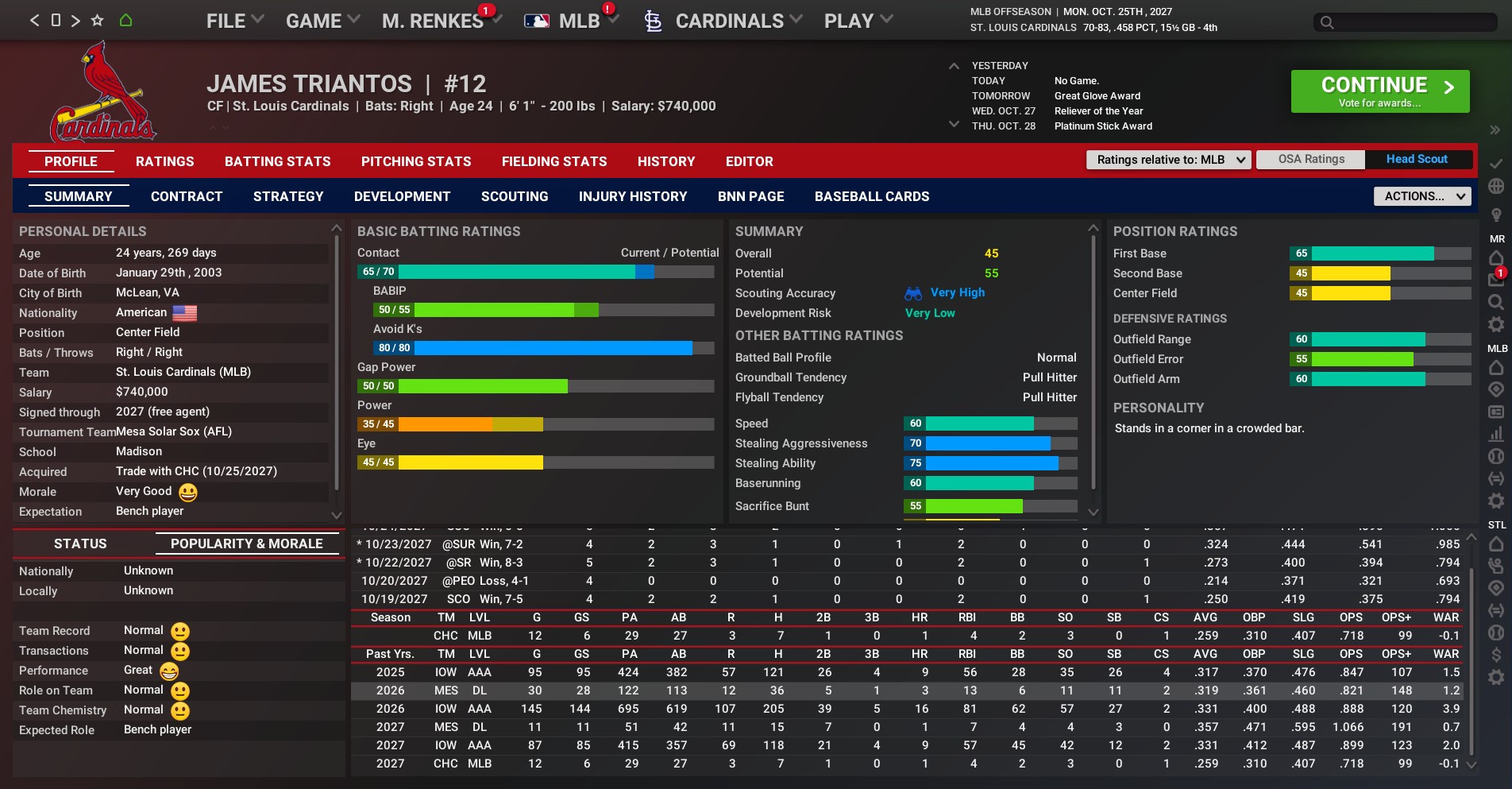
Task: Show the Injury History sub-tab
Action: click(x=632, y=196)
